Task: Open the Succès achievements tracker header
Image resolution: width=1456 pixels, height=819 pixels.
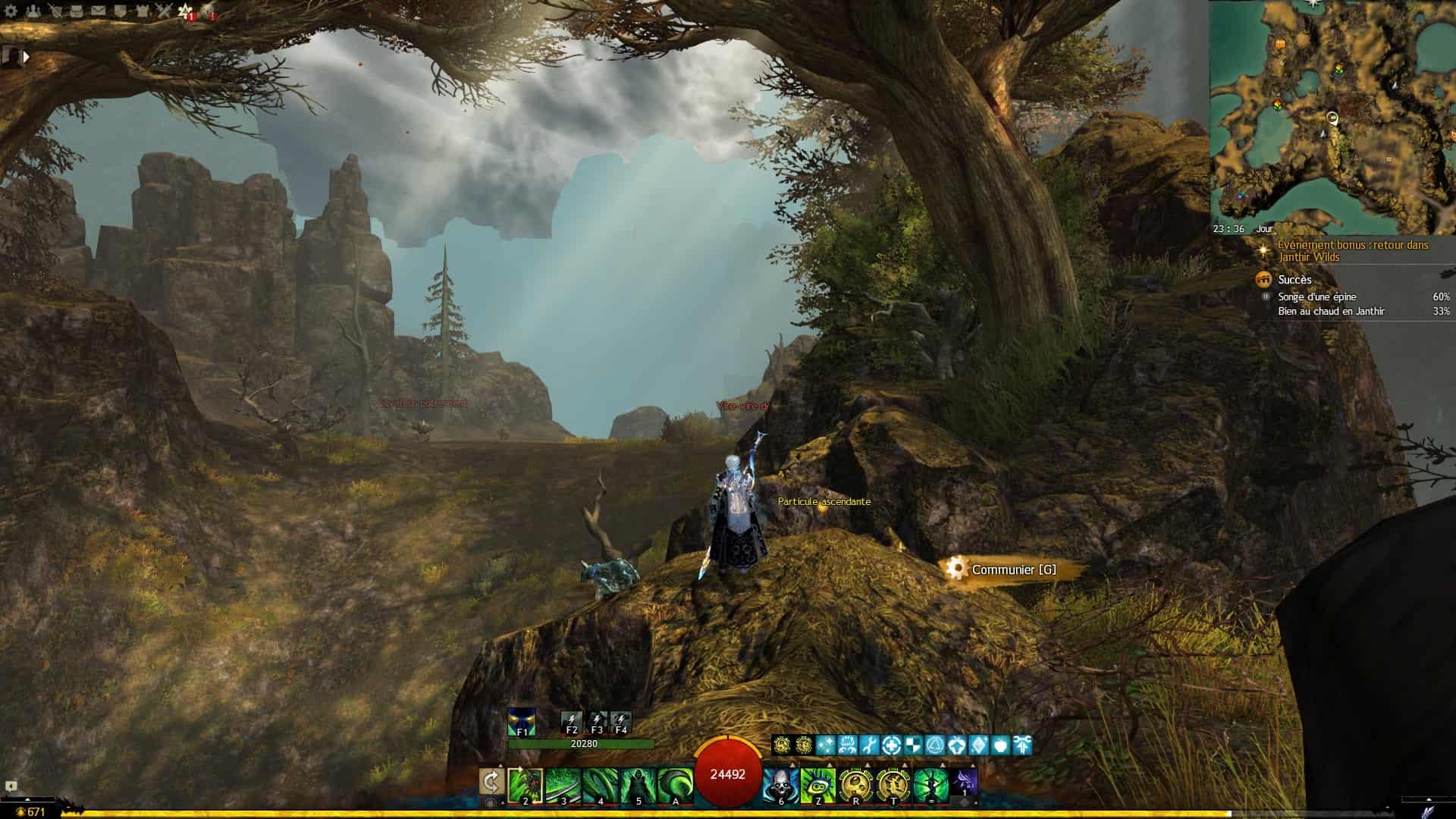Action: pos(1294,280)
